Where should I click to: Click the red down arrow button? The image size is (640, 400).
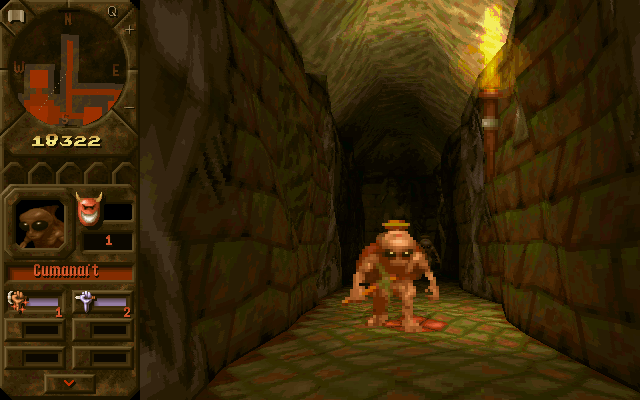[70, 382]
